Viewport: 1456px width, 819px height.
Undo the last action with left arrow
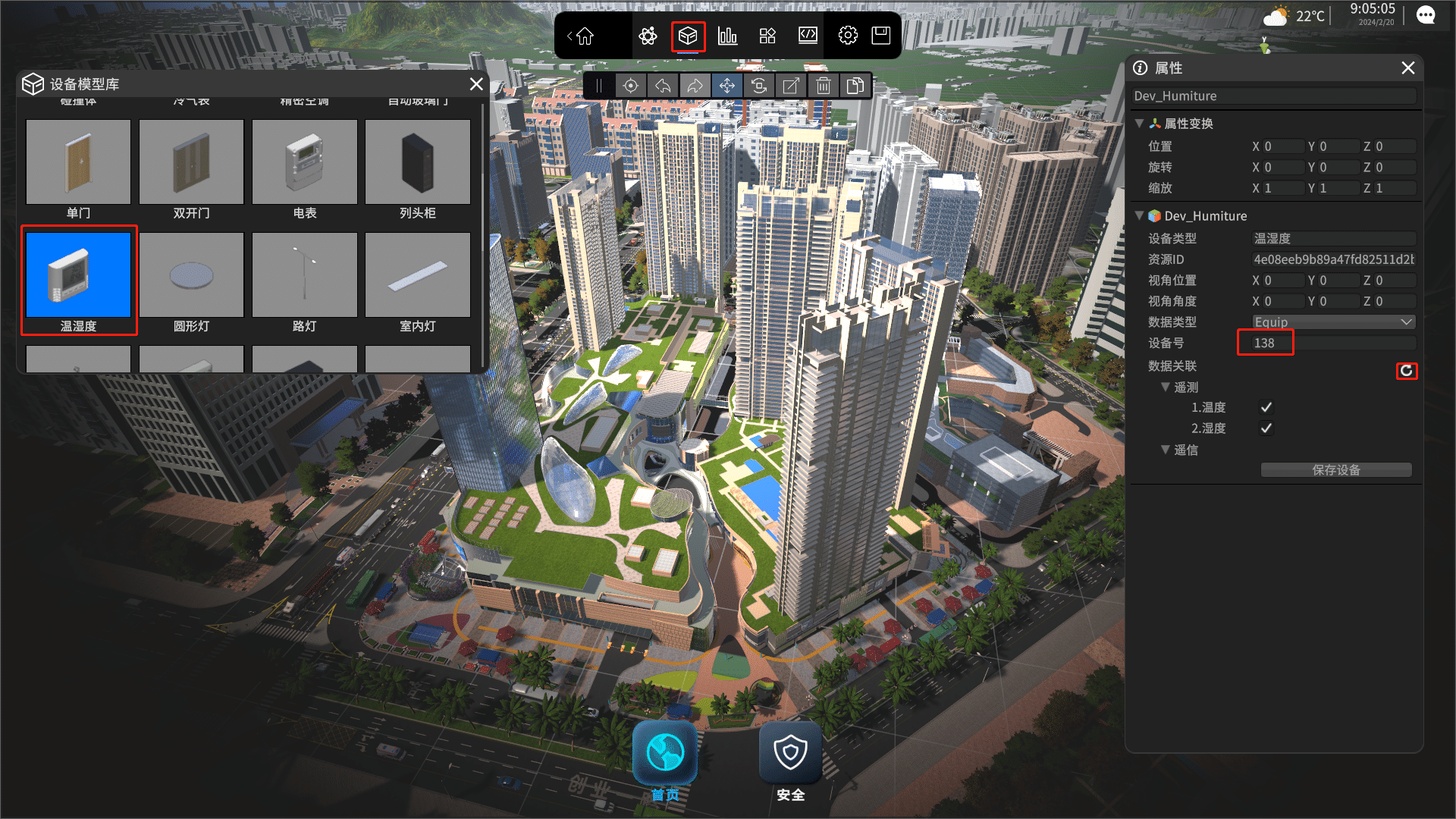pos(663,86)
